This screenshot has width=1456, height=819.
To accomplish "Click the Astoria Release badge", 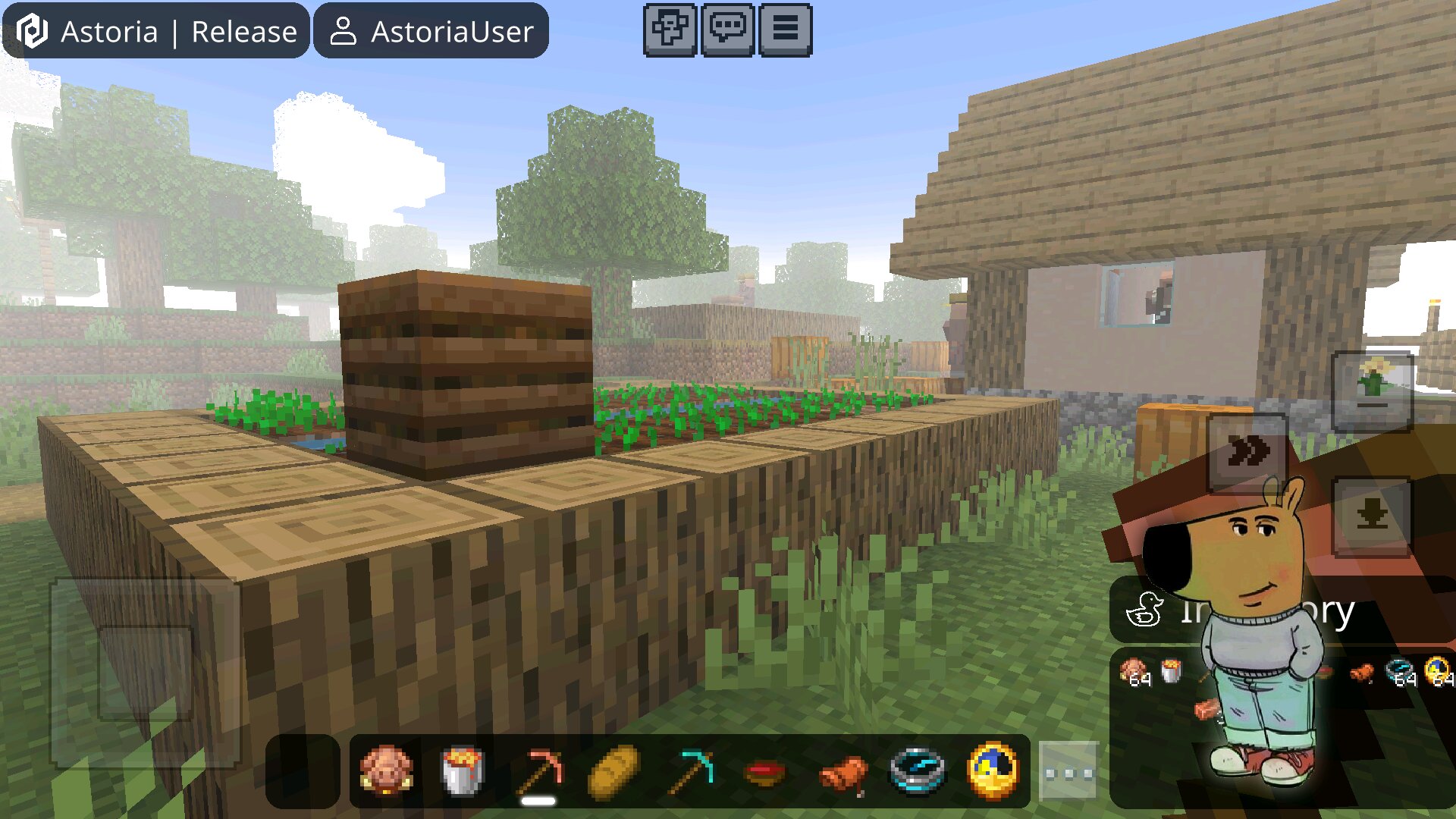I will (x=155, y=30).
